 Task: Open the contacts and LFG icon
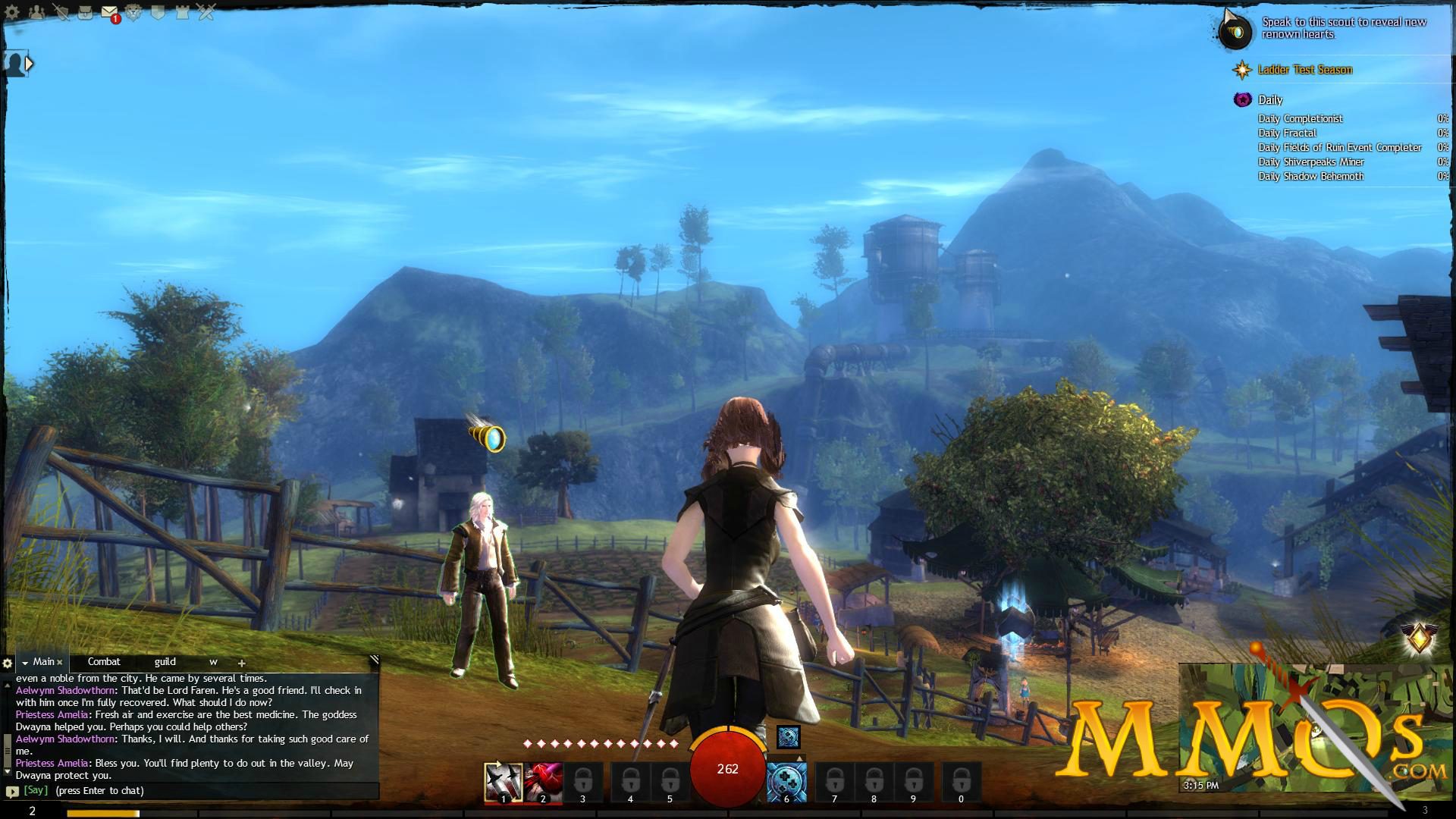click(36, 11)
